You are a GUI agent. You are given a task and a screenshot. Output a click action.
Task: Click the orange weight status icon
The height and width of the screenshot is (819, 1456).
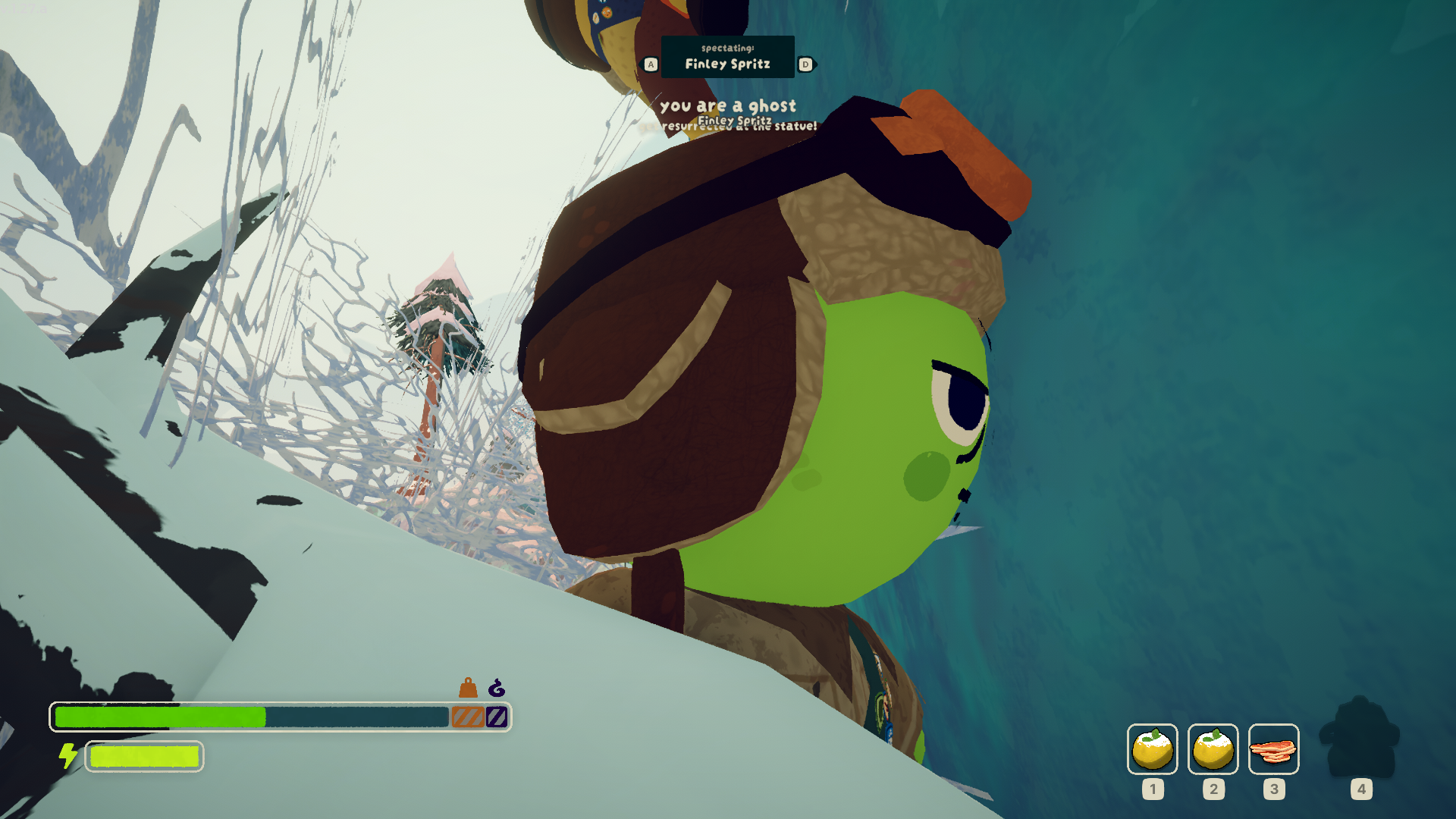(x=468, y=688)
